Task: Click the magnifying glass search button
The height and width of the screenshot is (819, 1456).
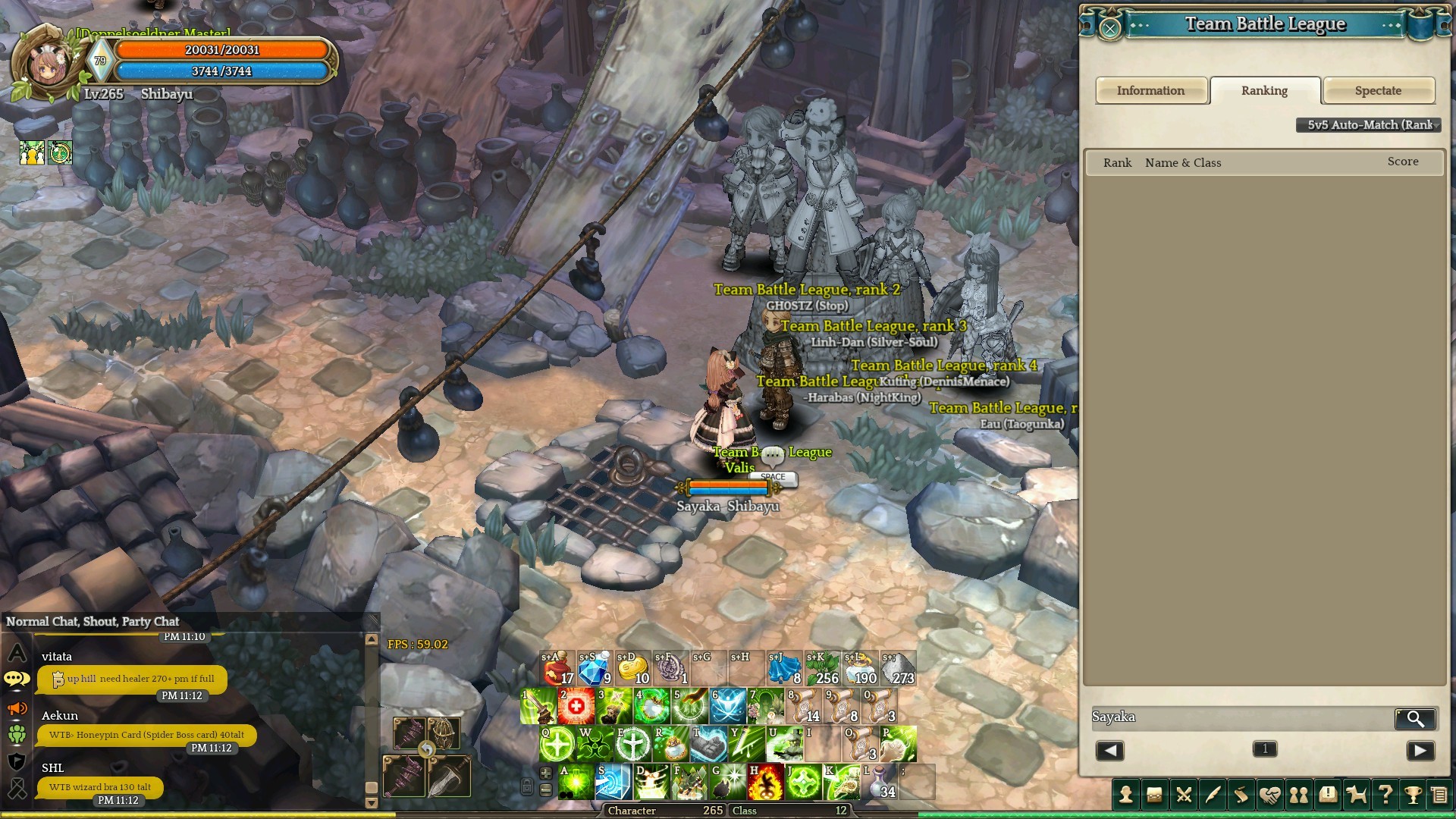Action: pyautogui.click(x=1415, y=718)
